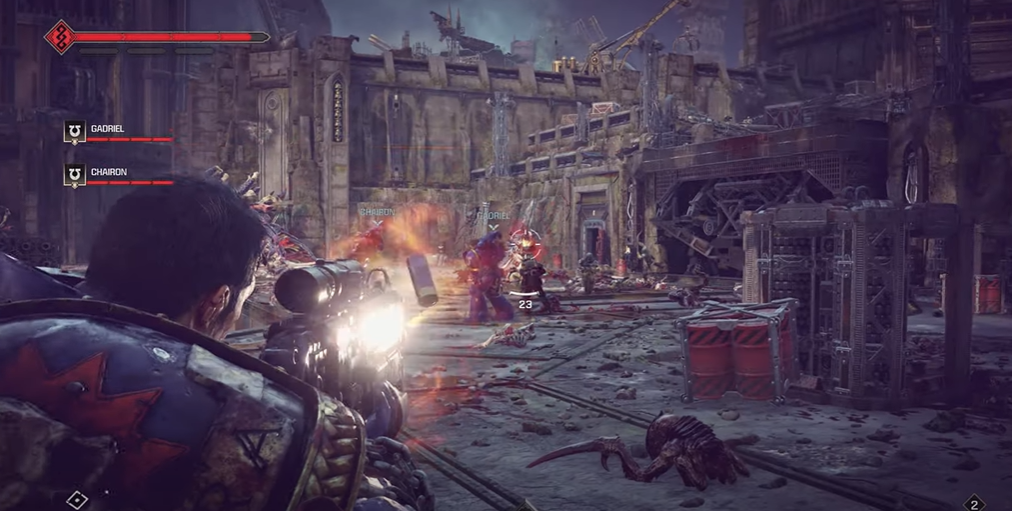
Task: Click the red diamond player emblem
Action: (x=59, y=37)
